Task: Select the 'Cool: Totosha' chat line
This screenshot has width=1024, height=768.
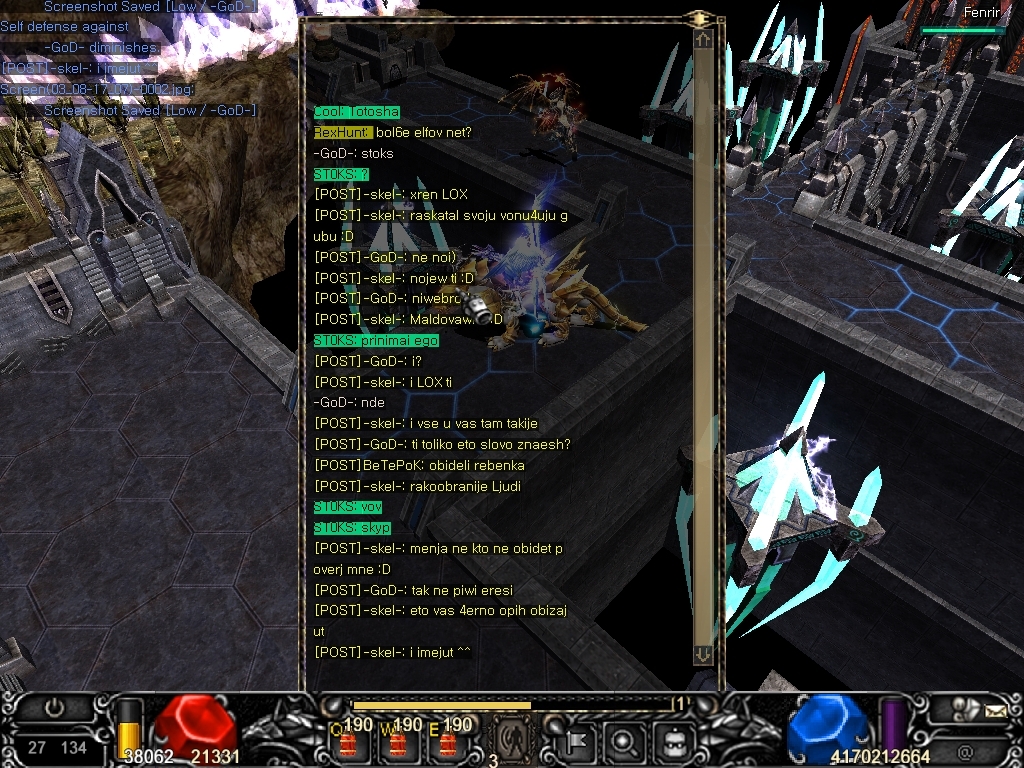Action: coord(357,112)
